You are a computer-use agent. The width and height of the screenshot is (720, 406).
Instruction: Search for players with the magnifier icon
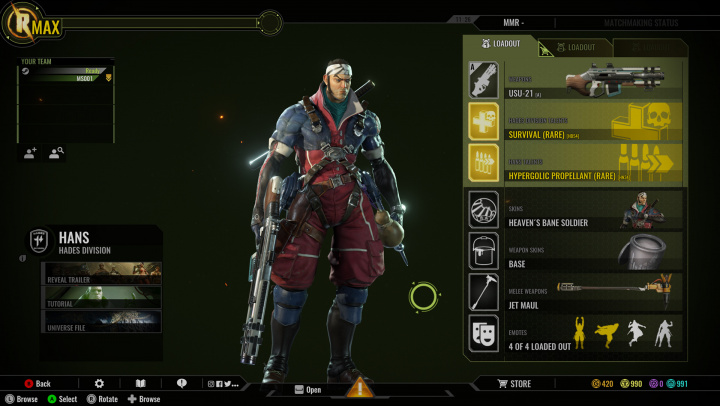point(56,153)
